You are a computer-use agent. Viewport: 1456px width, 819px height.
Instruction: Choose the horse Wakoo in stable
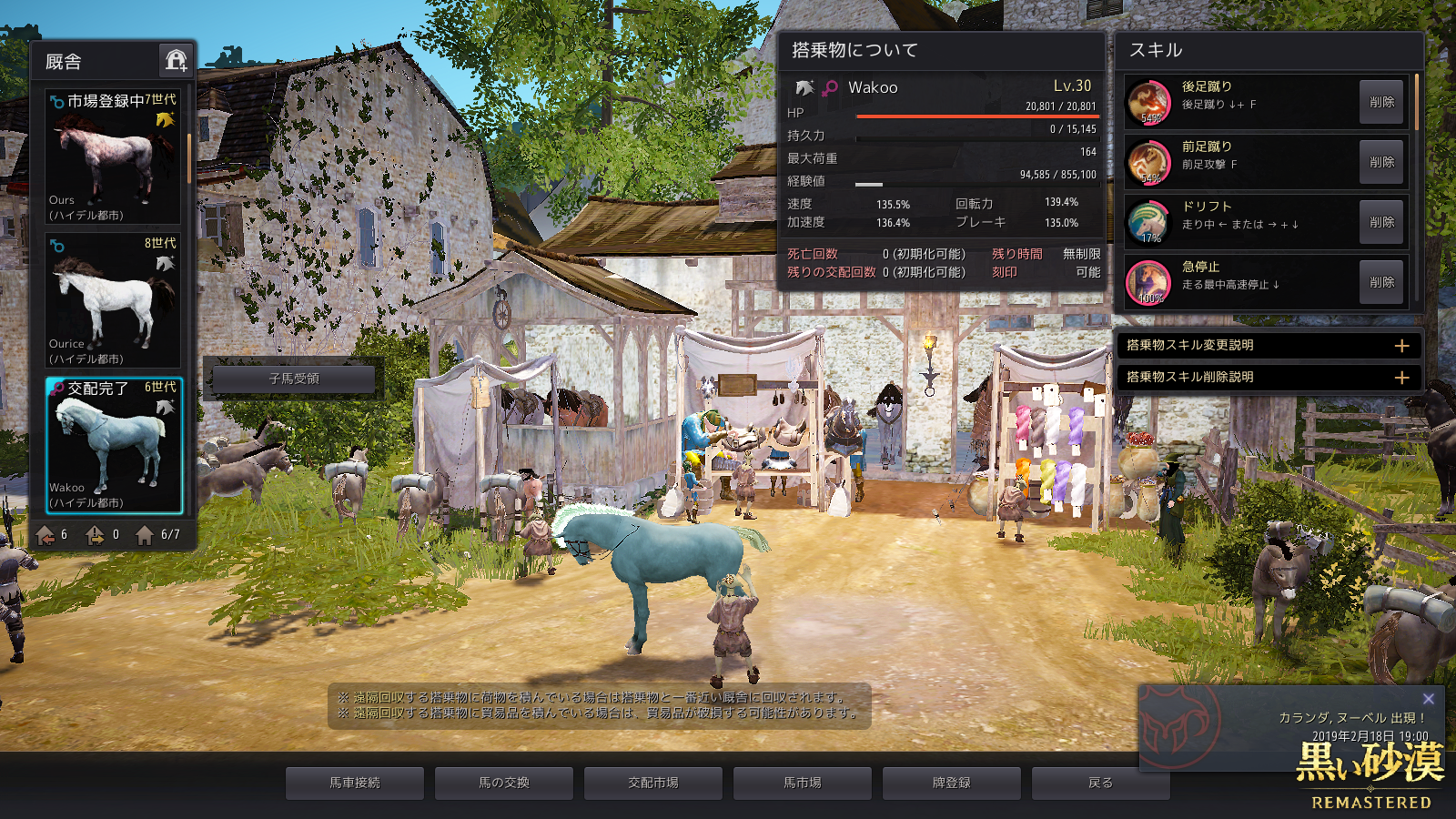[x=114, y=445]
